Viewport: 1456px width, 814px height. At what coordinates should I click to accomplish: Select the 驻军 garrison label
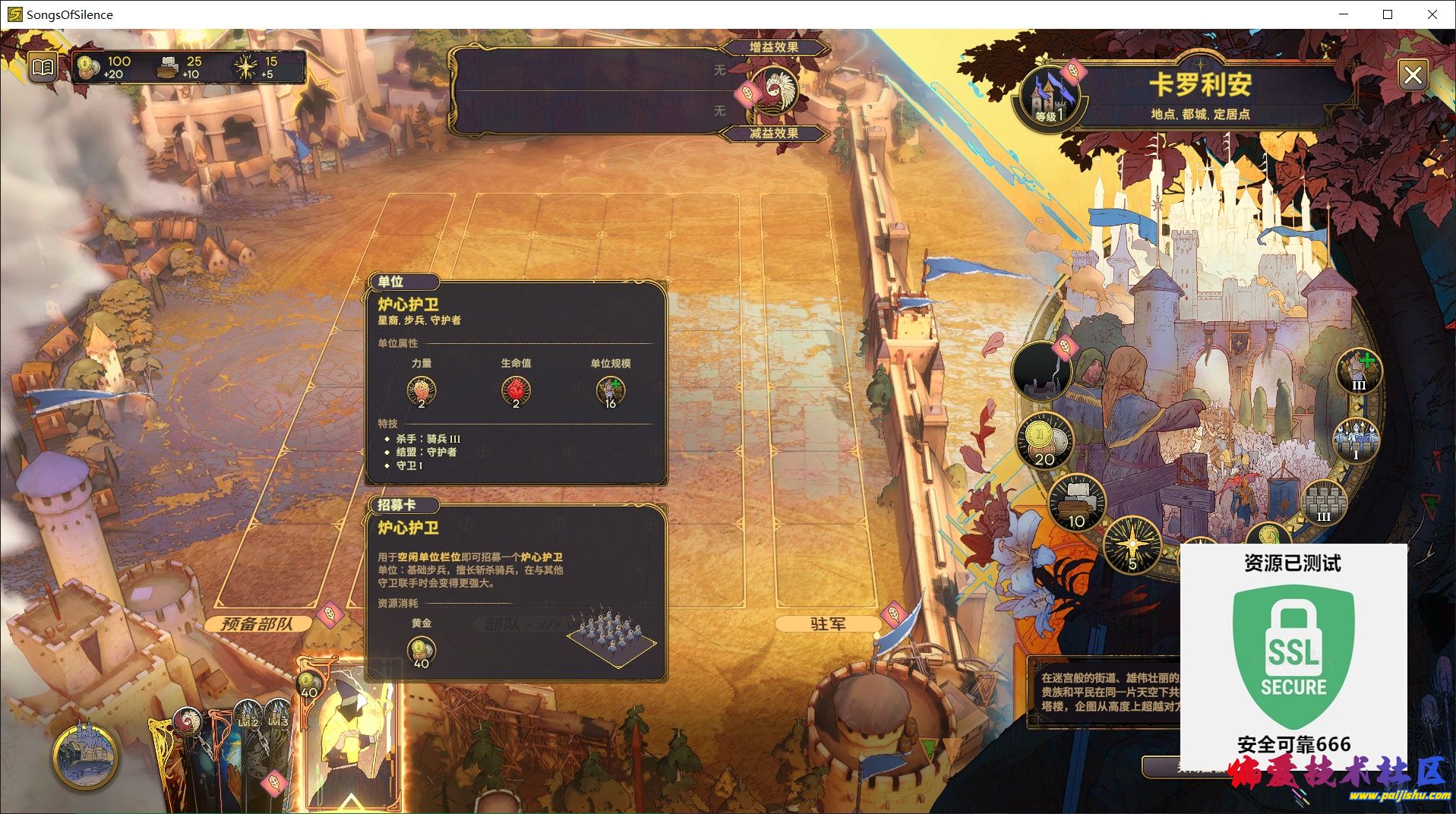(x=827, y=624)
